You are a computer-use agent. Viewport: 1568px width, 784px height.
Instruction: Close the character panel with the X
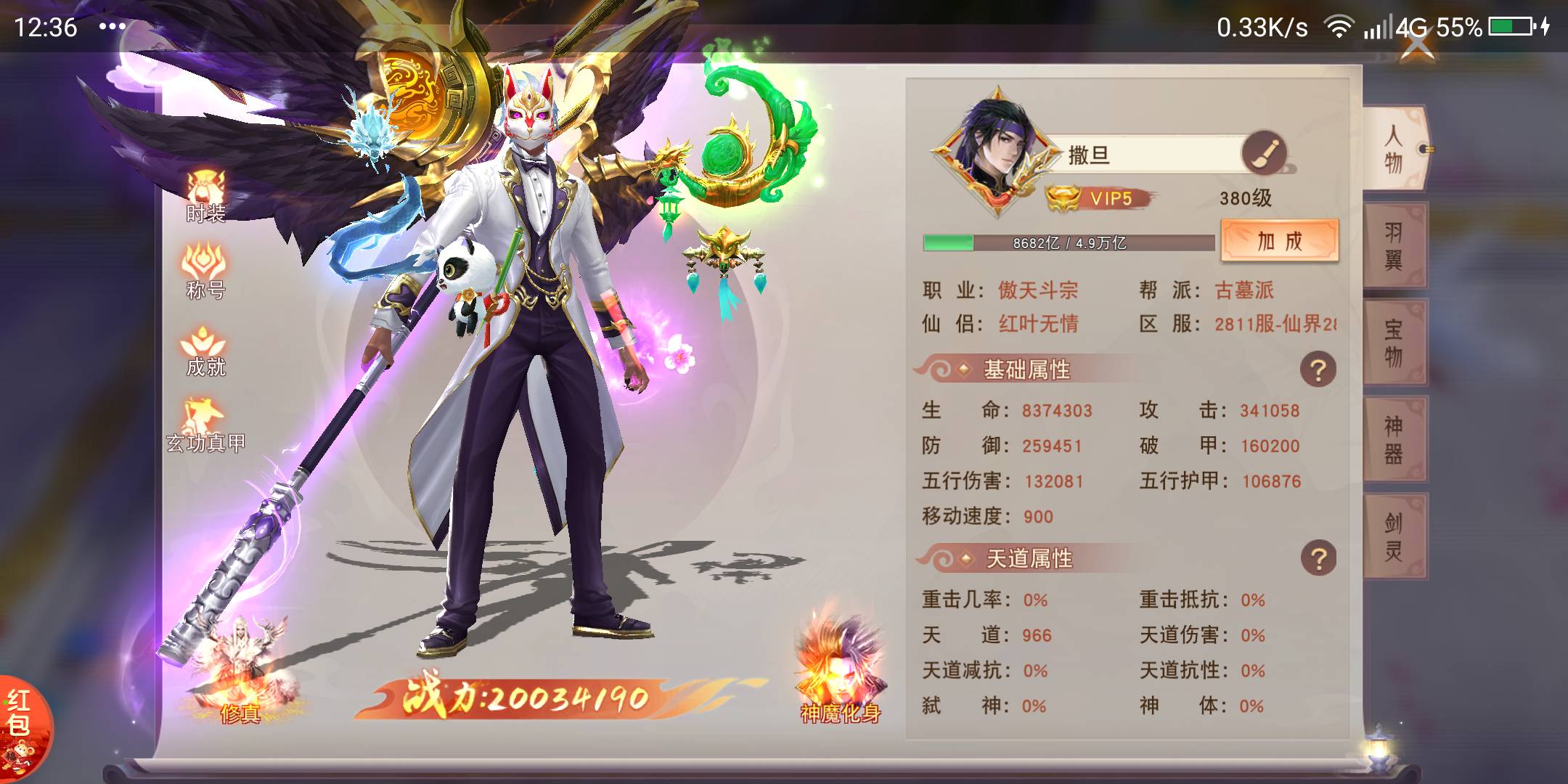coord(1416,44)
